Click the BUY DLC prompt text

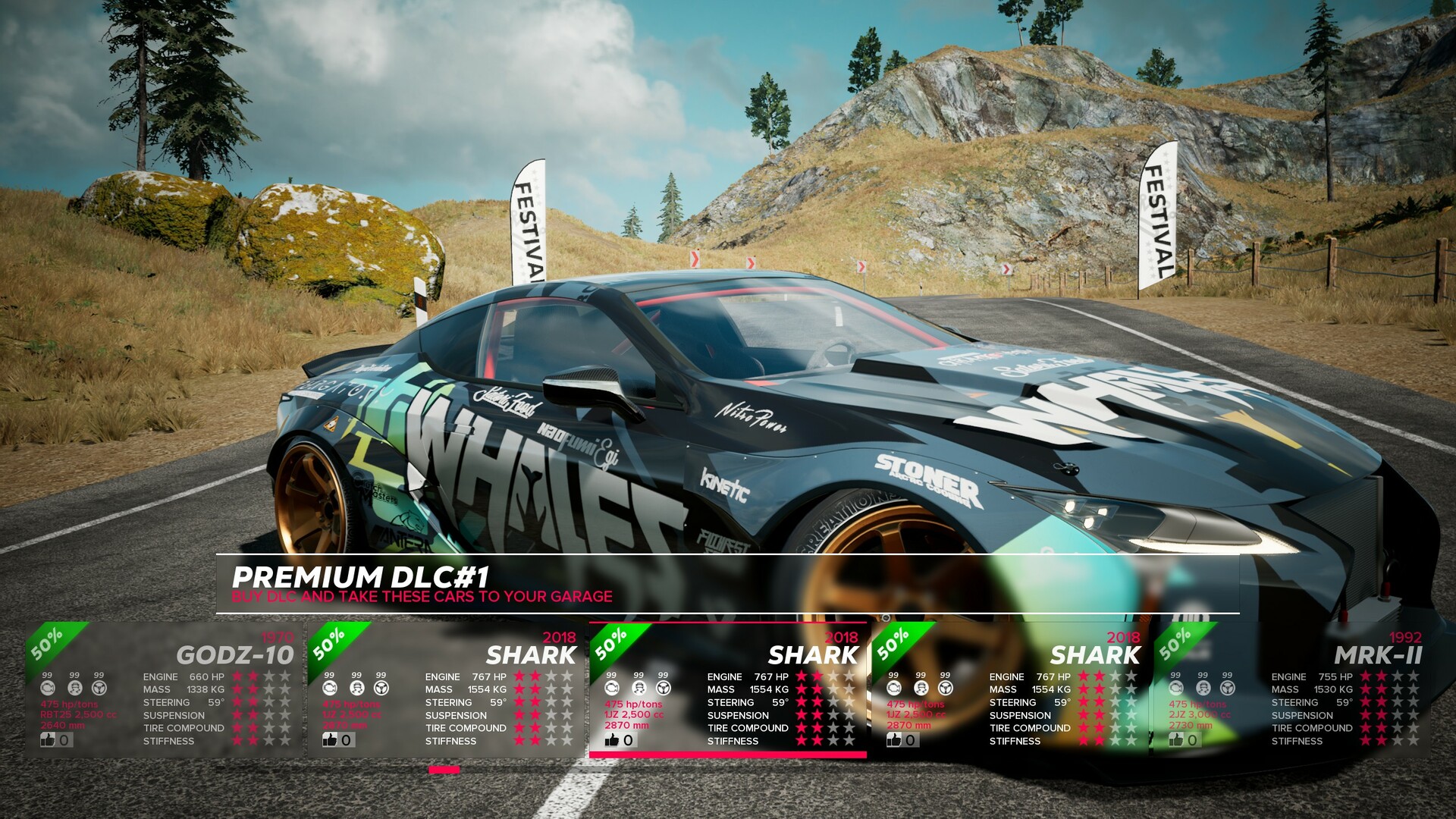click(422, 597)
